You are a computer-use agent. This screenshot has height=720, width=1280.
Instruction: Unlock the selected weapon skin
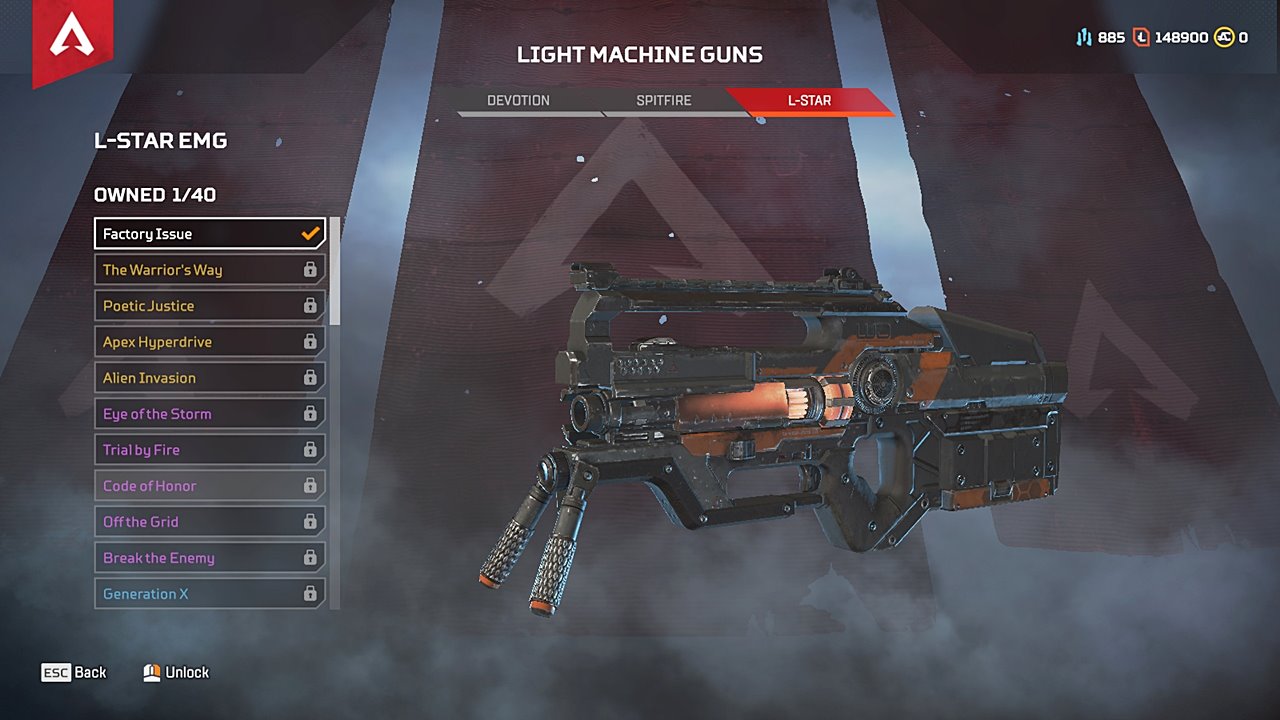[x=176, y=673]
